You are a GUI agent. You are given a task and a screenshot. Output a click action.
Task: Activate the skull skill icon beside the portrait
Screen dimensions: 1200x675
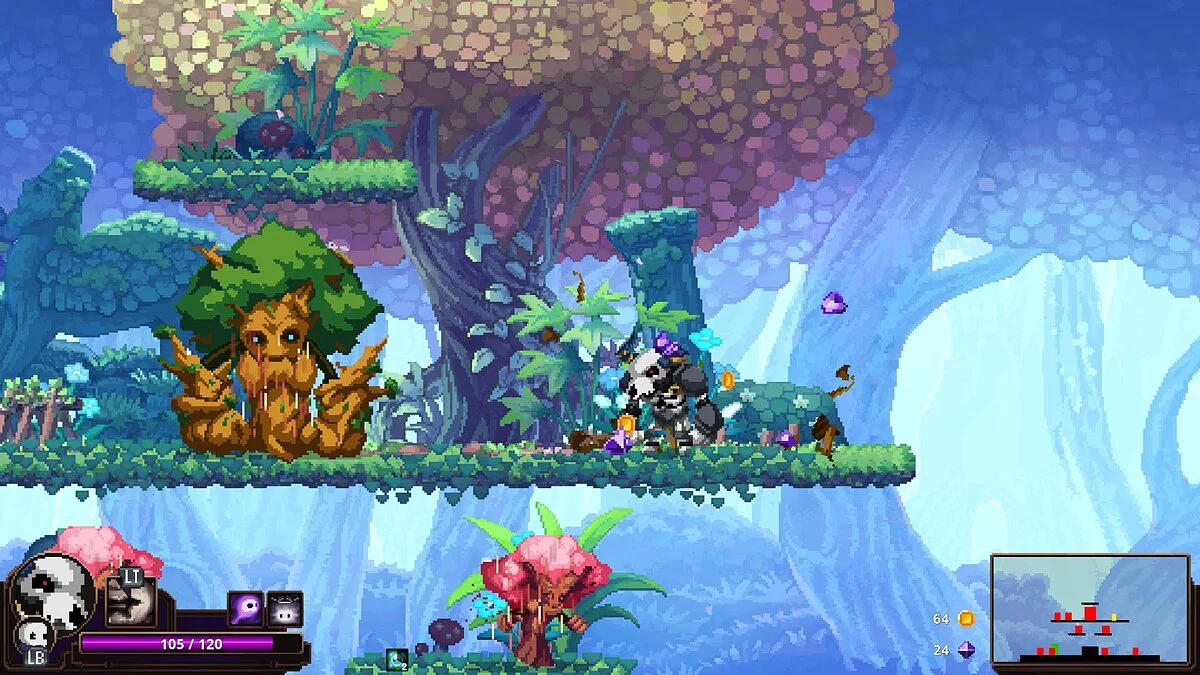click(x=131, y=603)
